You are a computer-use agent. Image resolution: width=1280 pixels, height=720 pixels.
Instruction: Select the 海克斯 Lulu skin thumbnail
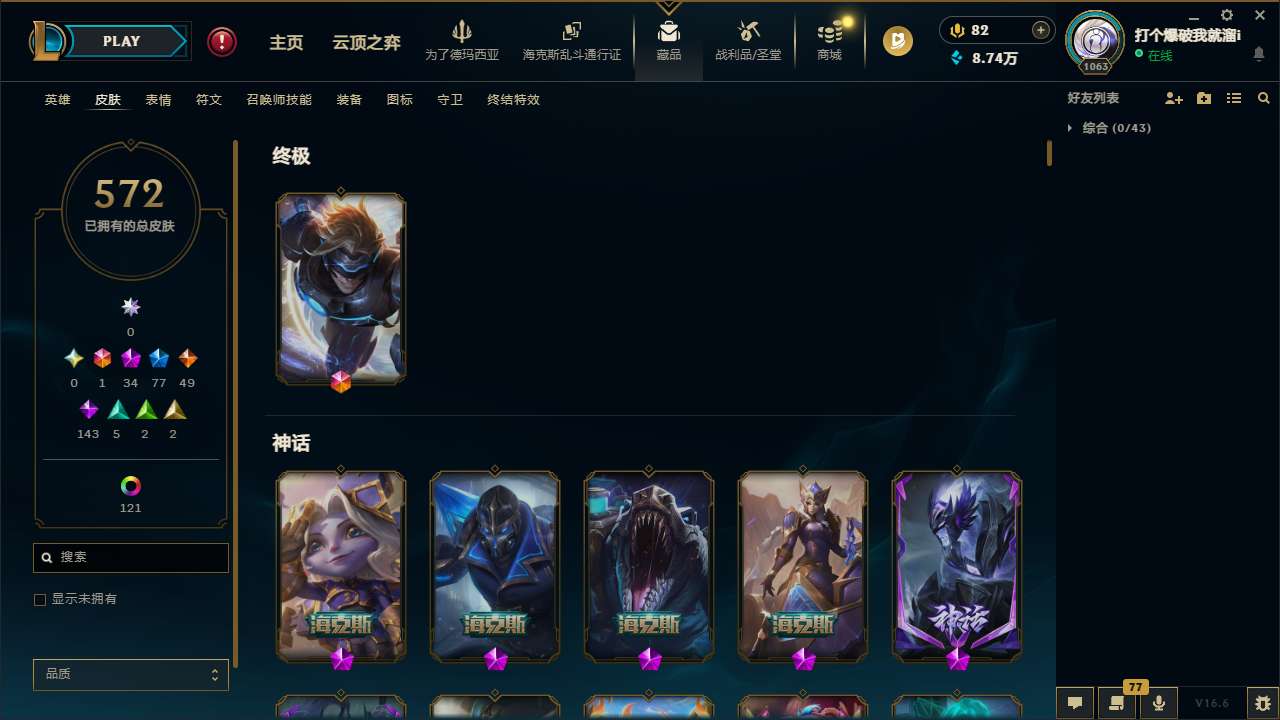click(341, 566)
